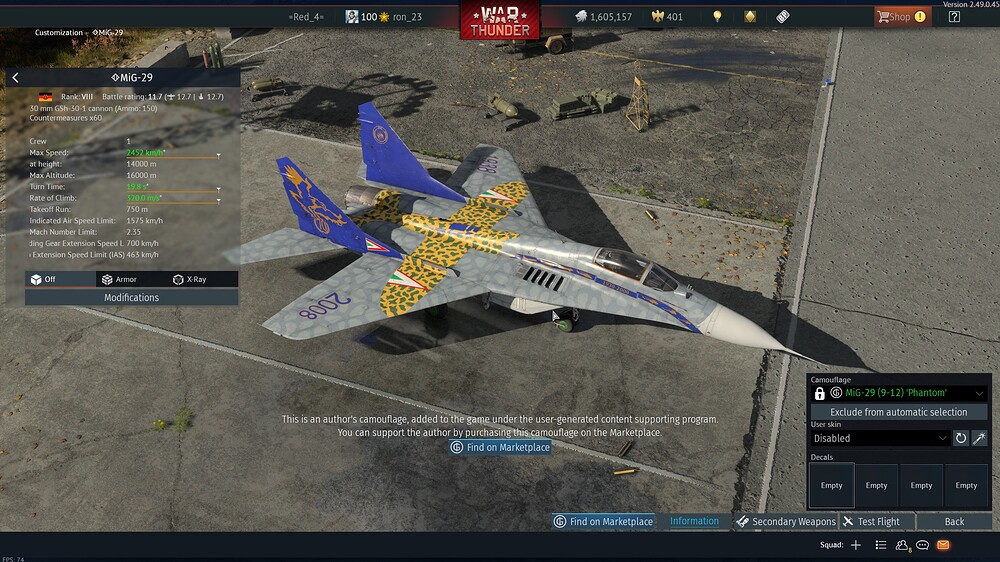Exclude camouflage from automatic selection
This screenshot has width=1000, height=562.
(898, 412)
